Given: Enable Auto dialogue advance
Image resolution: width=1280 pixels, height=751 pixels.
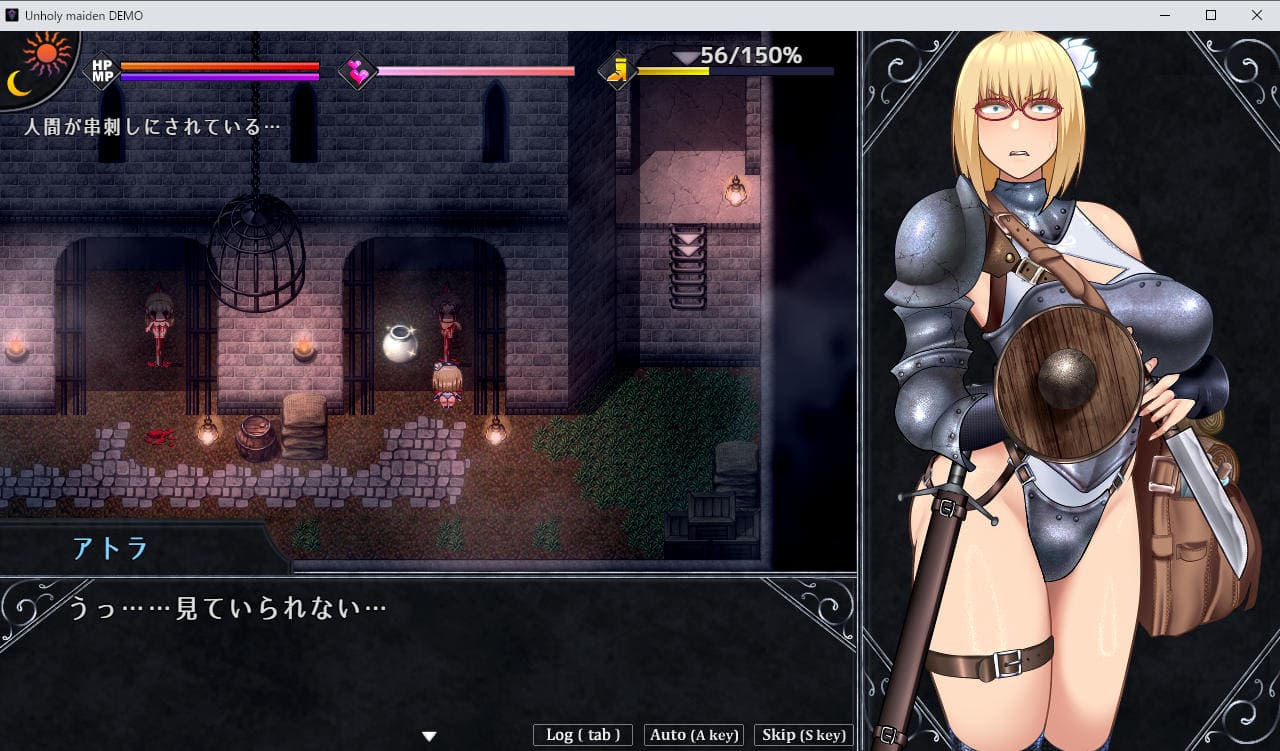Looking at the screenshot, I should 694,735.
